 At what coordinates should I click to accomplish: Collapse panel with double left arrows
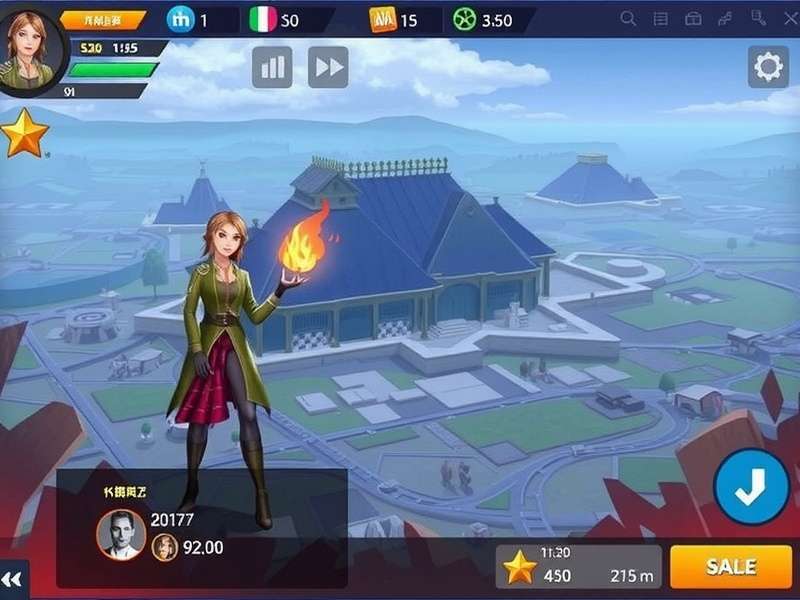[12, 580]
